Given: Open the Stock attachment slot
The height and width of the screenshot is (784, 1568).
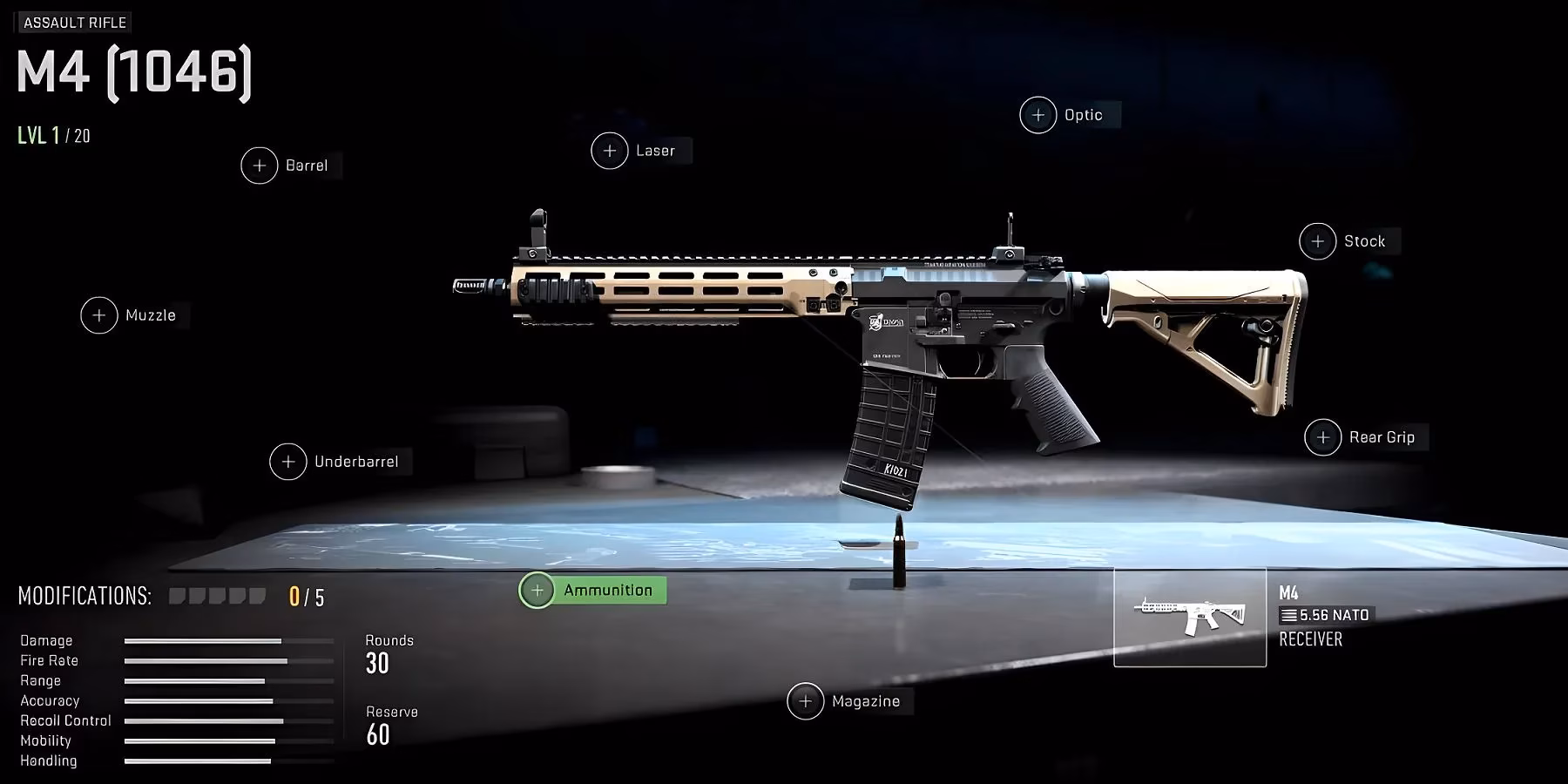Looking at the screenshot, I should click(x=1317, y=240).
